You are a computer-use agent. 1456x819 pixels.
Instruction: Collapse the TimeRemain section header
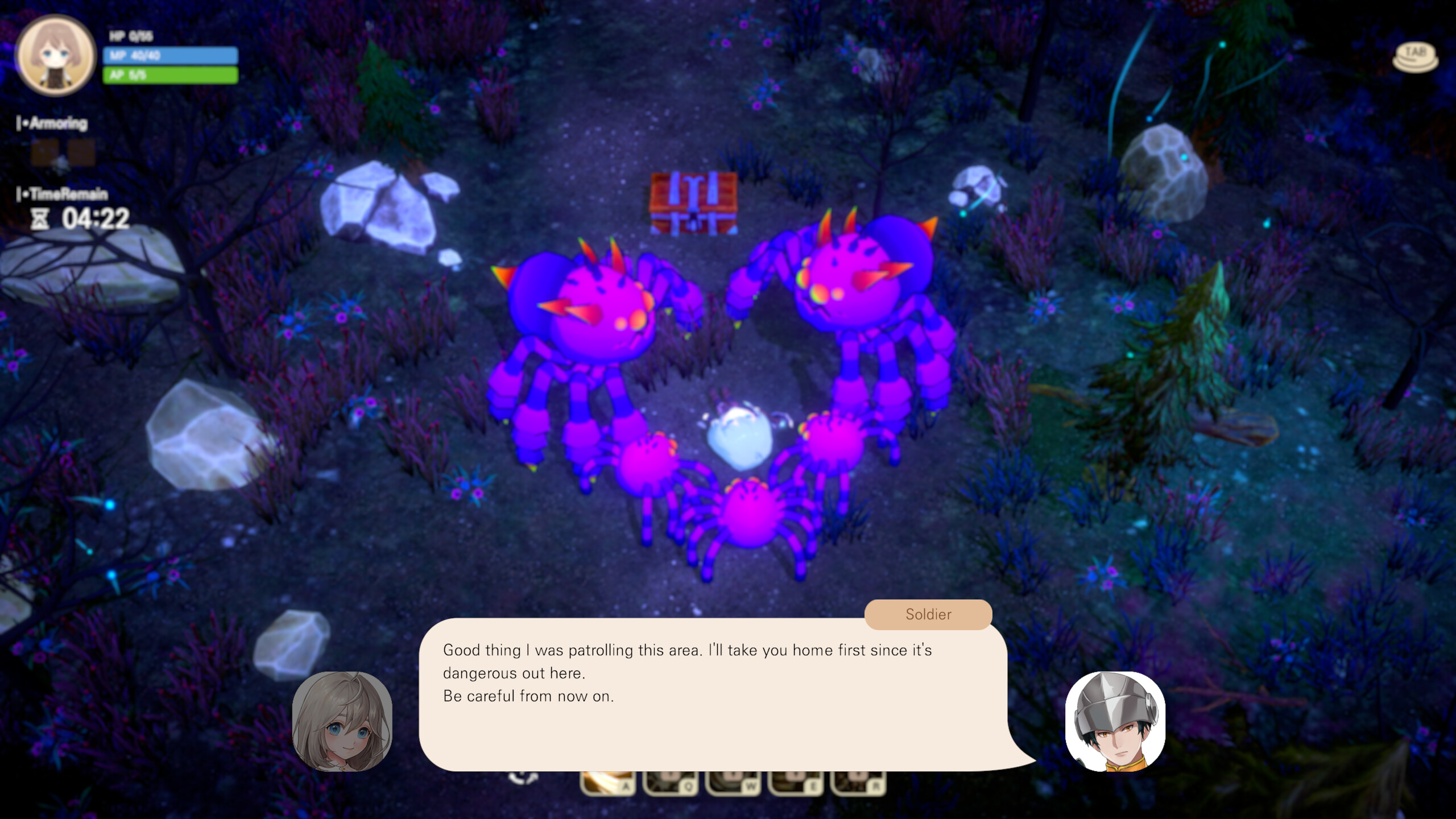[x=61, y=195]
